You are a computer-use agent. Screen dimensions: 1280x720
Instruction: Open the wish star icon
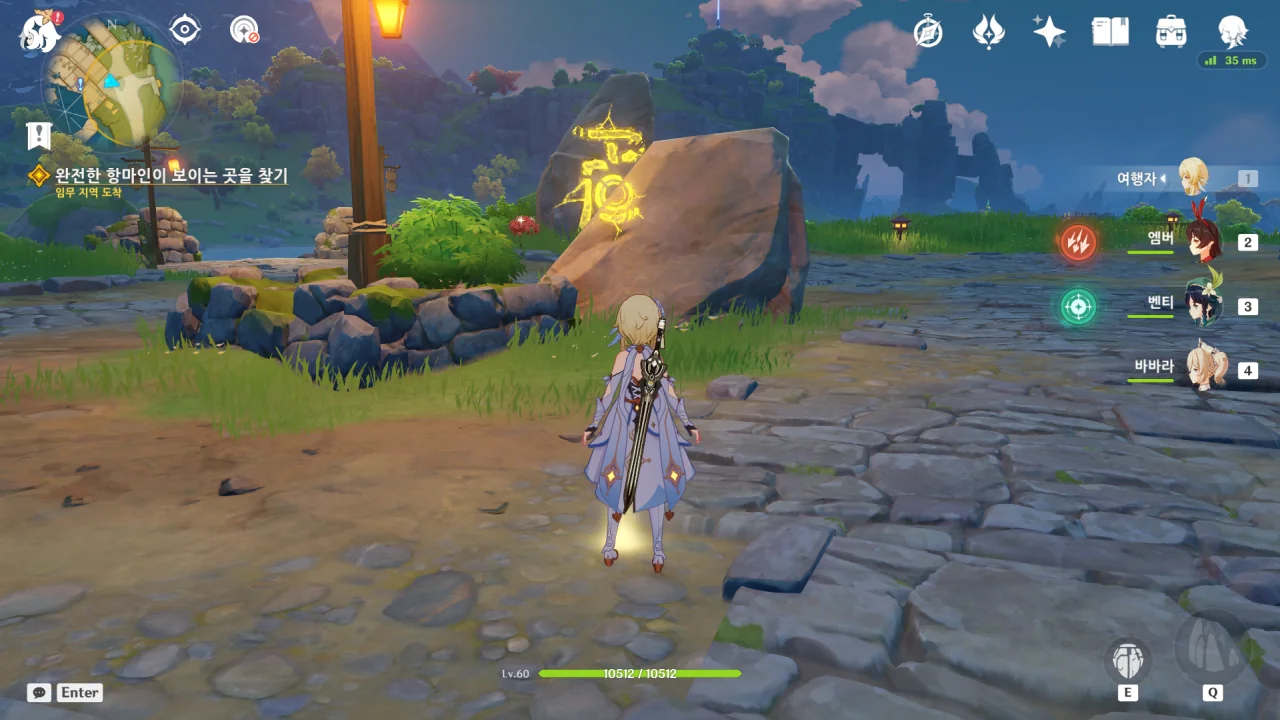(x=1049, y=32)
